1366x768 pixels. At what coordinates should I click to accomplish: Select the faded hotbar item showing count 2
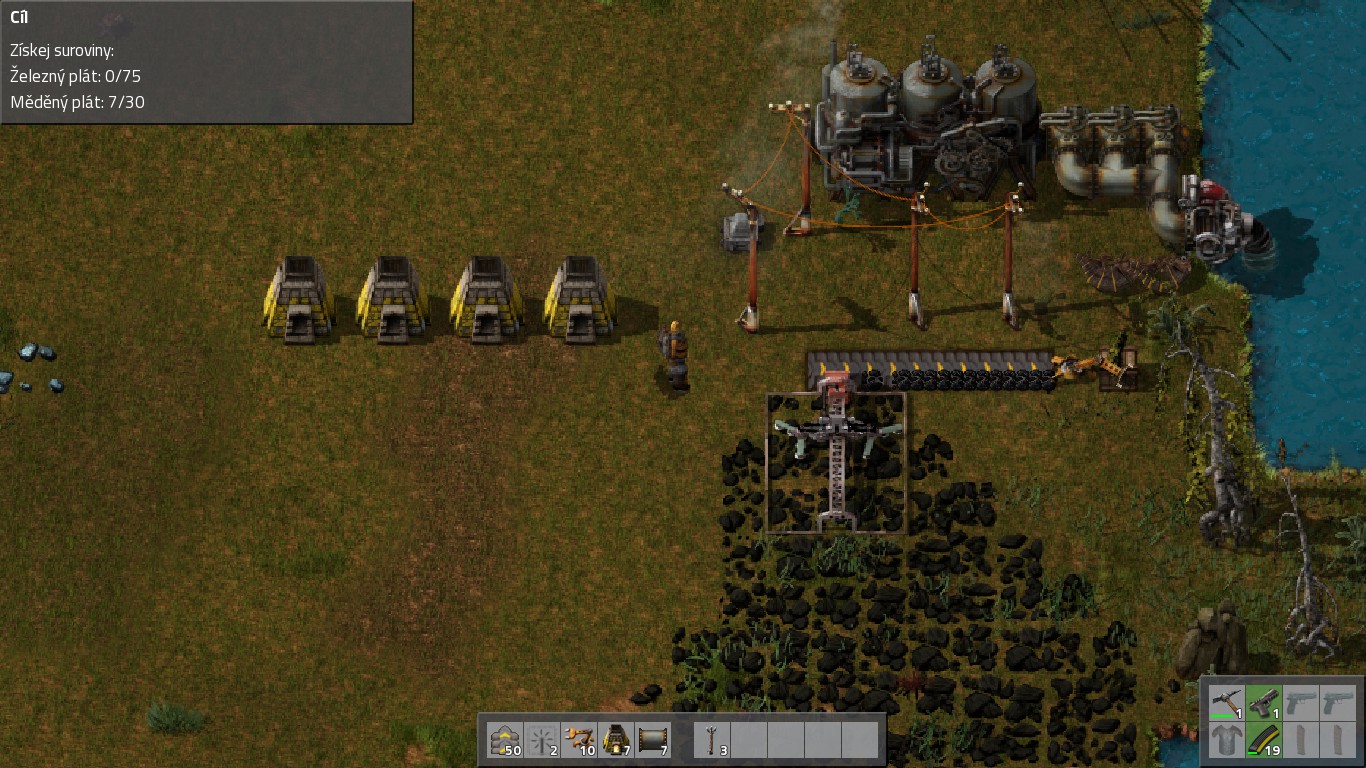click(x=542, y=740)
